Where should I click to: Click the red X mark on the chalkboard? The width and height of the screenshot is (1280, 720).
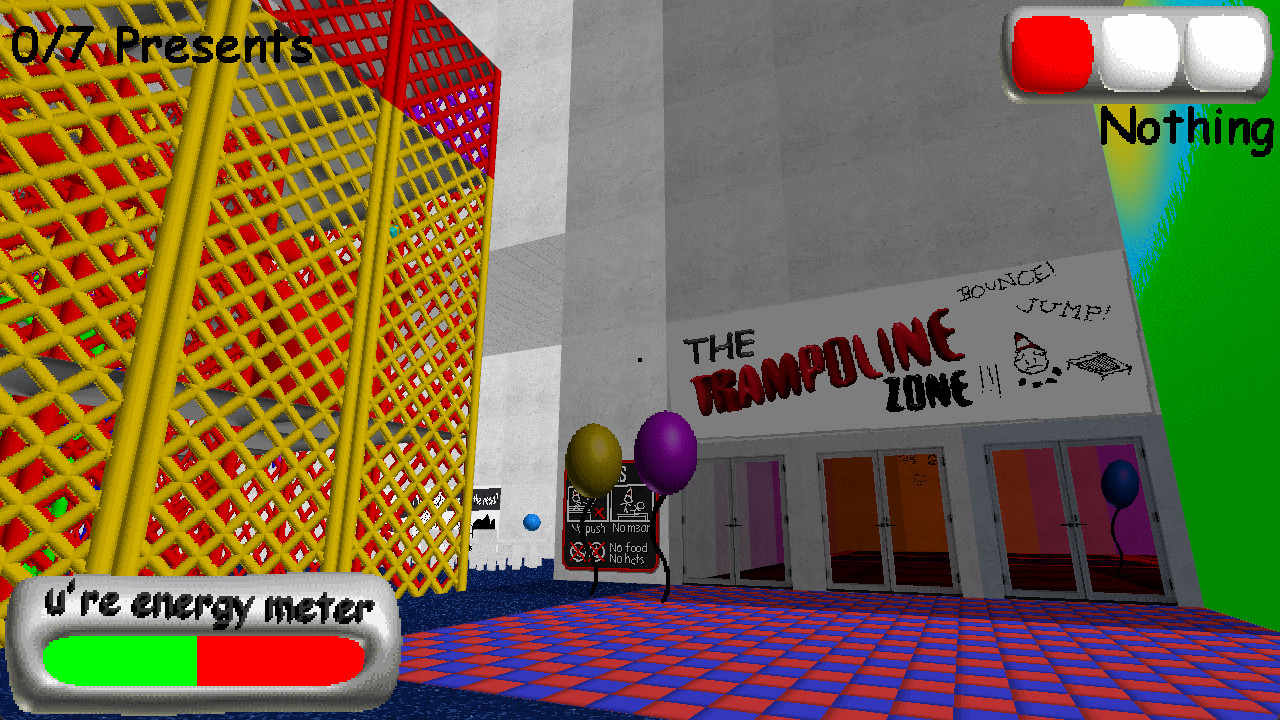pyautogui.click(x=599, y=512)
